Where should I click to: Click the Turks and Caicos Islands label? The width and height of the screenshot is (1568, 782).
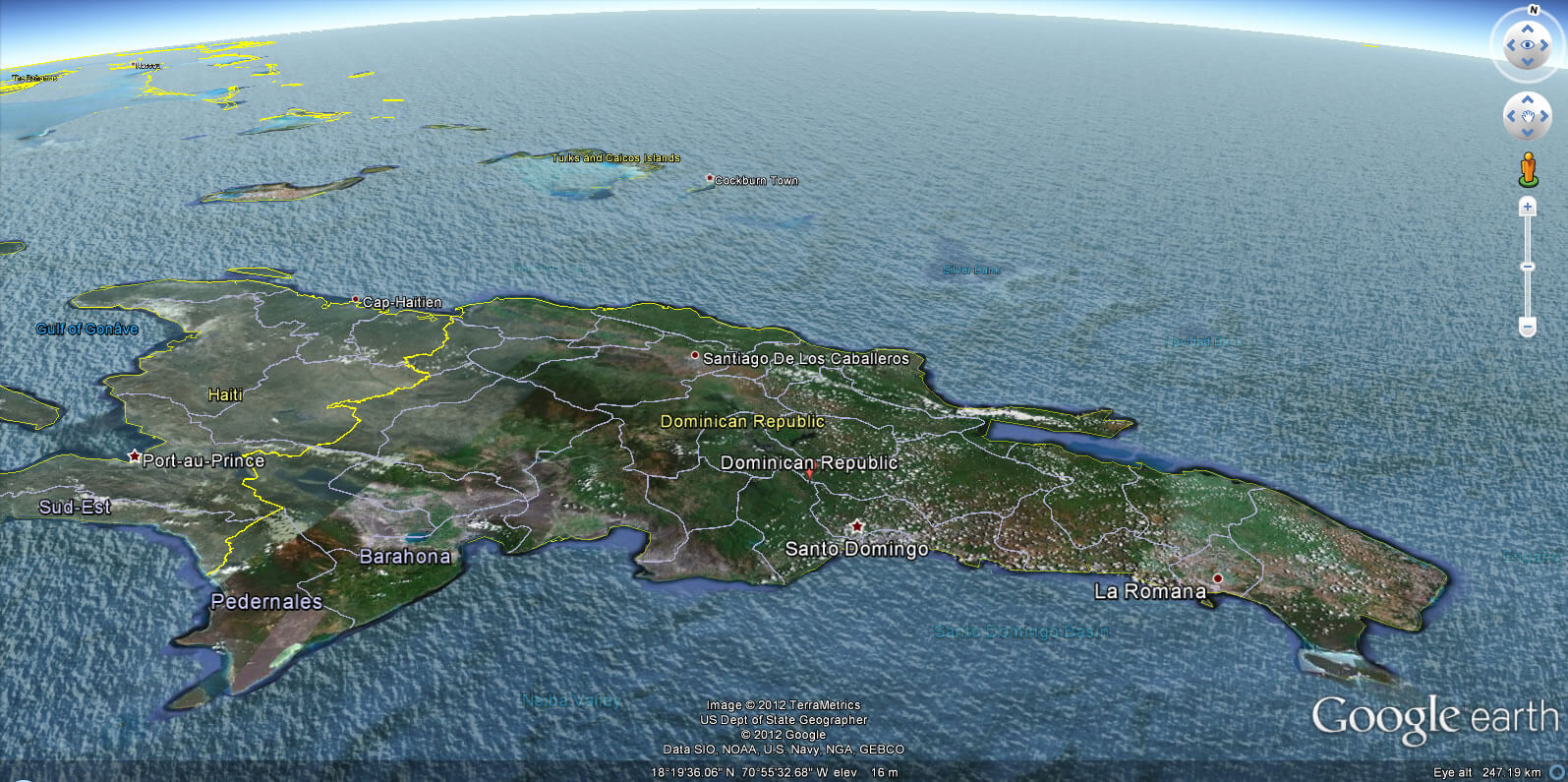point(617,156)
